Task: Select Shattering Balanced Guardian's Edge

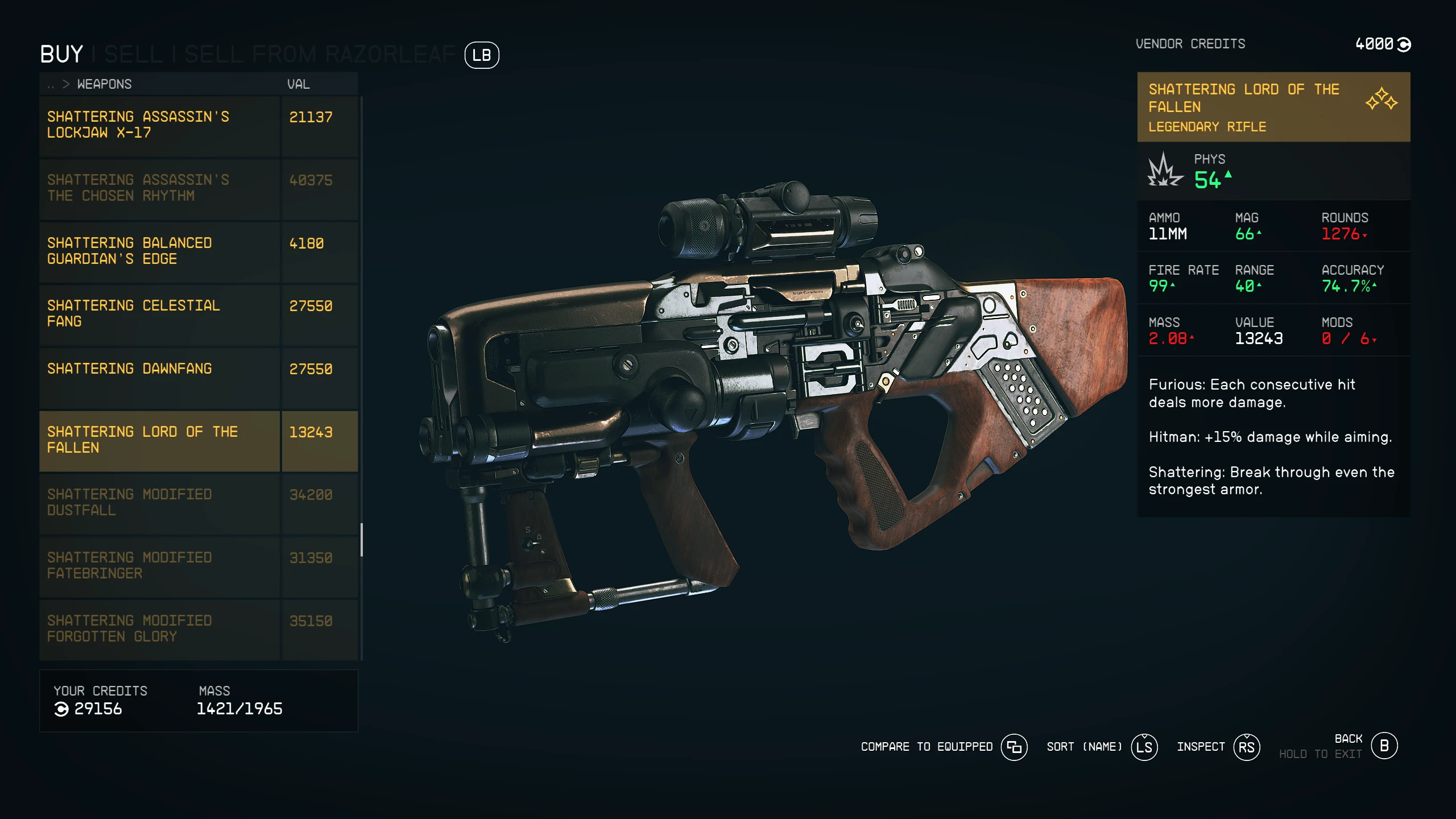Action: point(159,251)
